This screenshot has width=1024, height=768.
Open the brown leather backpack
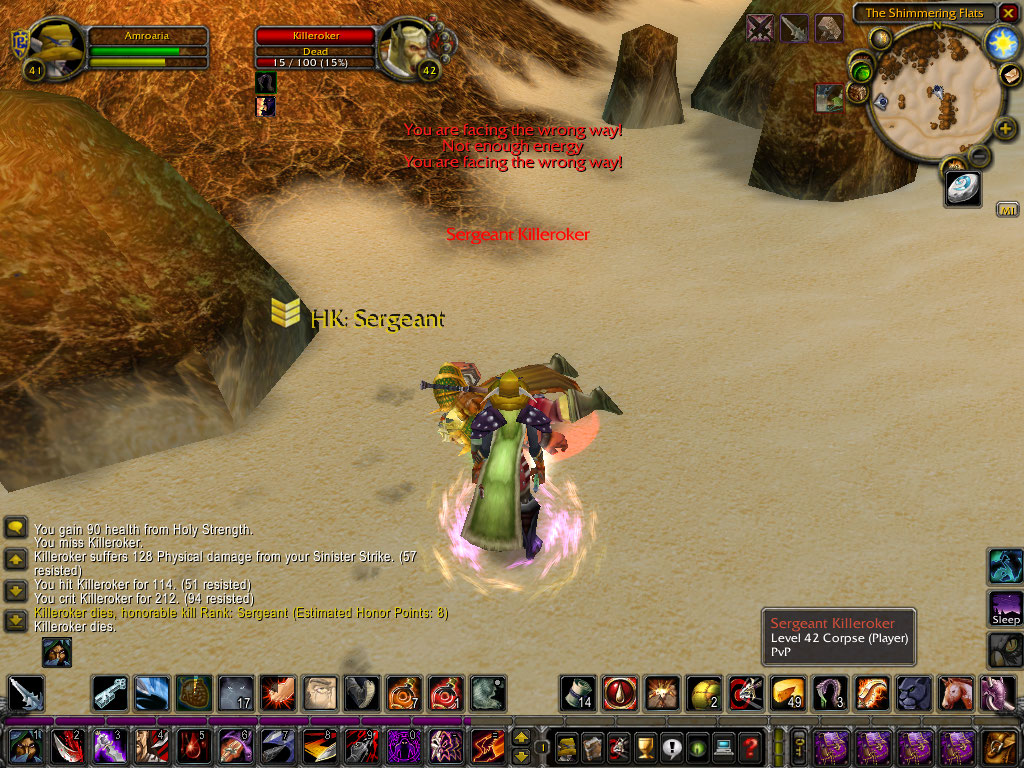click(999, 746)
